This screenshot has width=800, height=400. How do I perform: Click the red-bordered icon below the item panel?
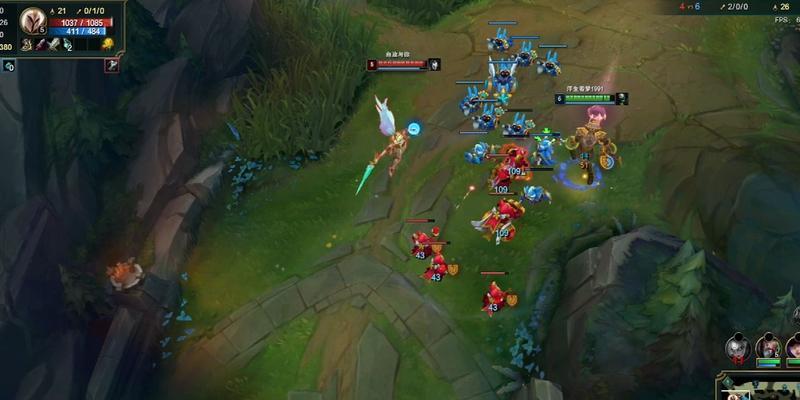coord(112,66)
